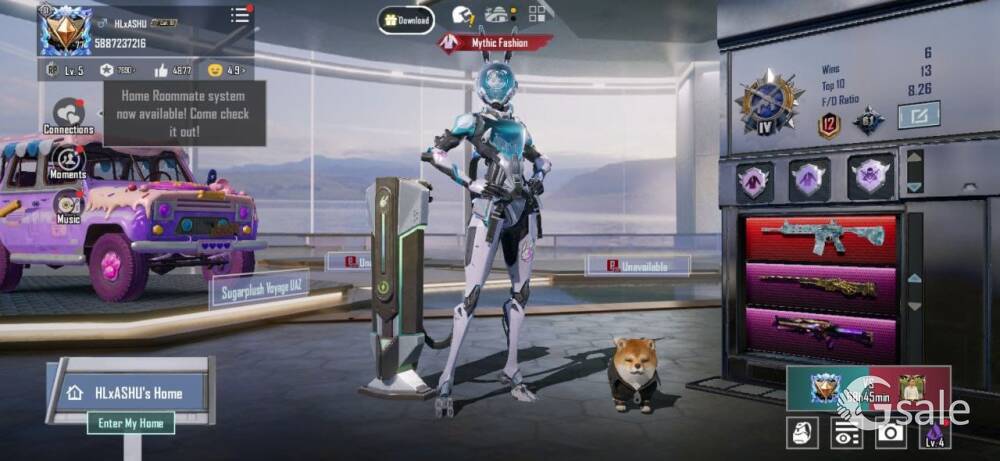The width and height of the screenshot is (1000, 461).
Task: View Moments
Action: (68, 161)
